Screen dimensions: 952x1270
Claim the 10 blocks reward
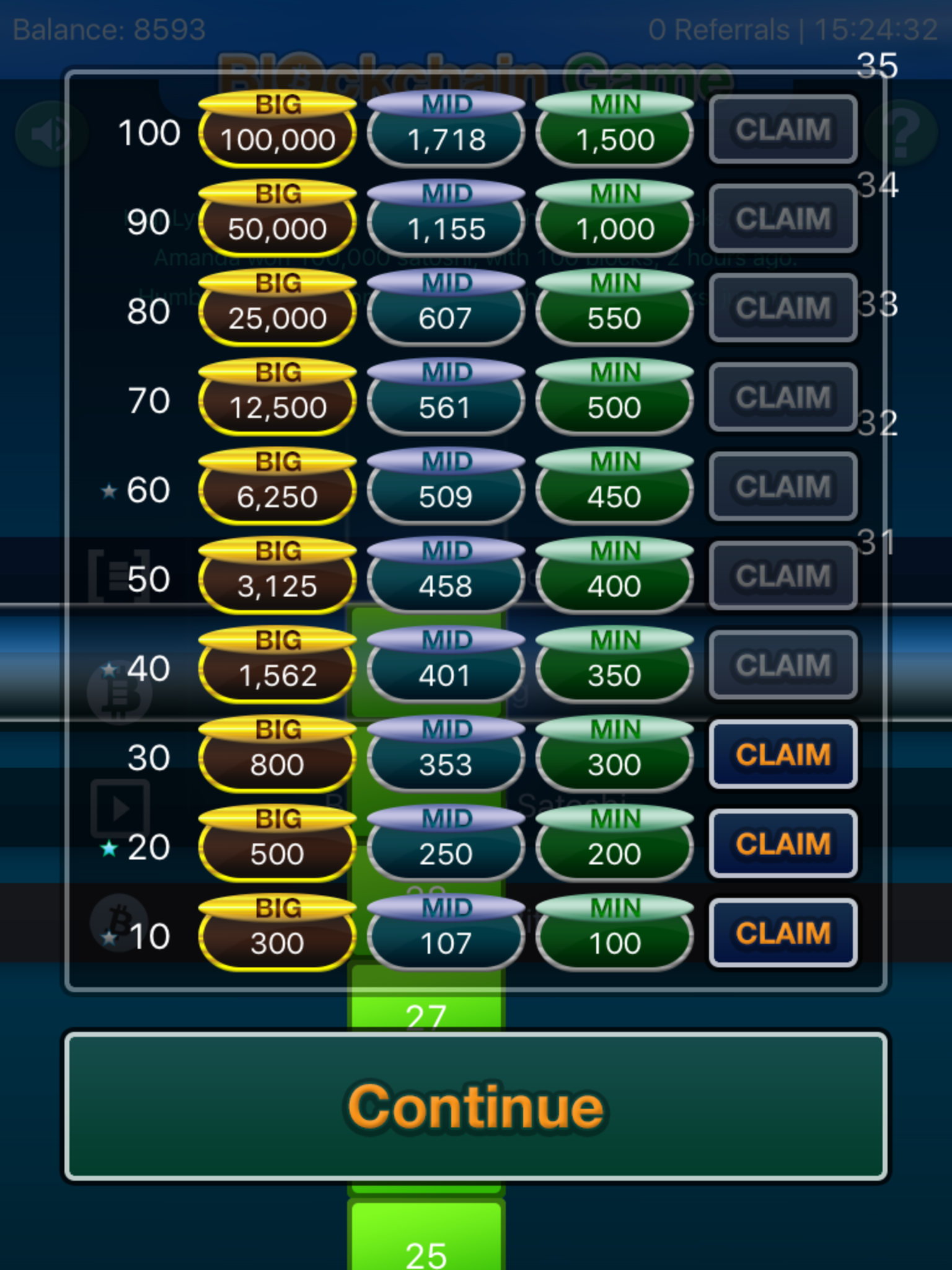coord(783,933)
